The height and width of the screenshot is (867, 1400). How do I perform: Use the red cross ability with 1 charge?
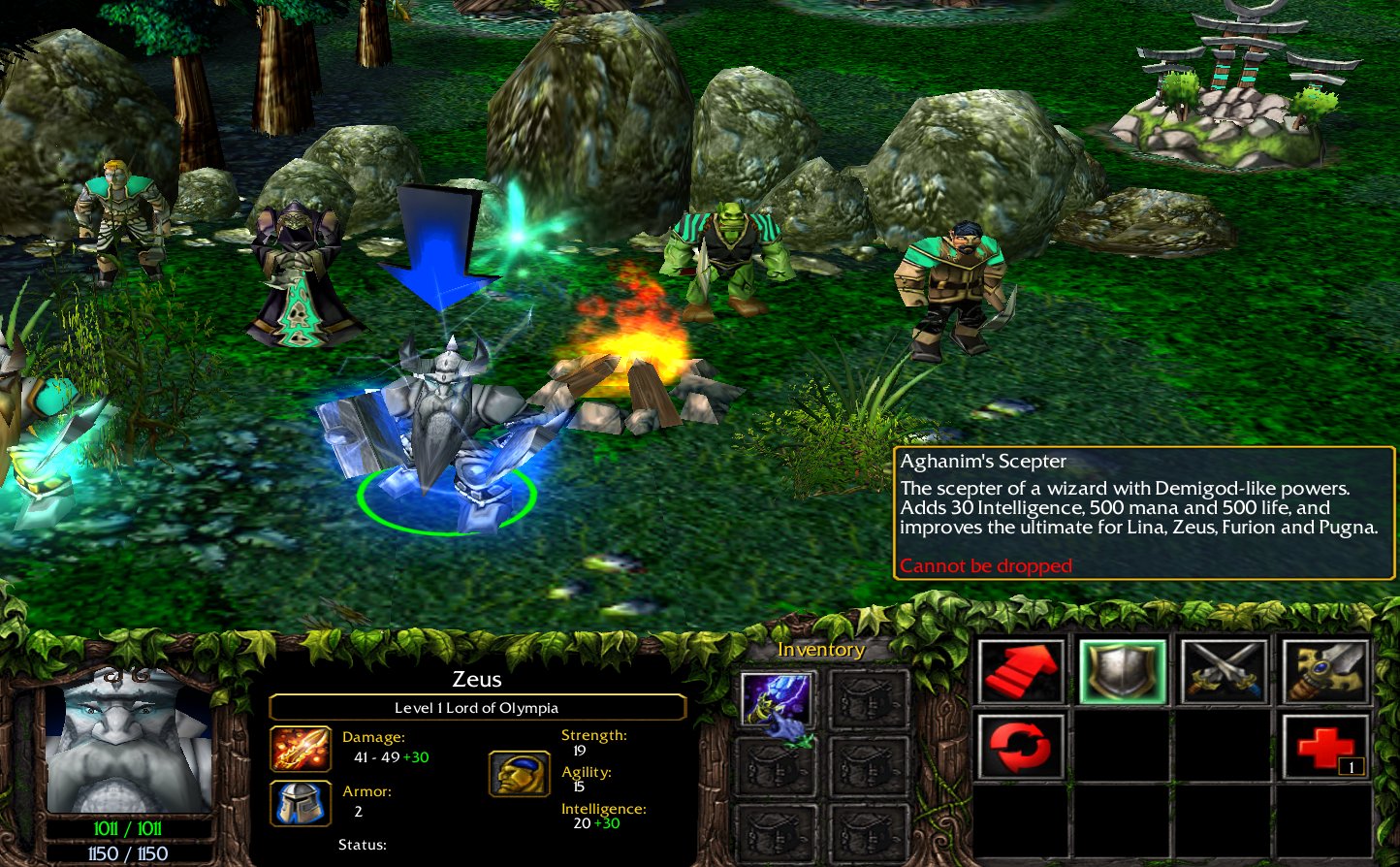(1324, 743)
